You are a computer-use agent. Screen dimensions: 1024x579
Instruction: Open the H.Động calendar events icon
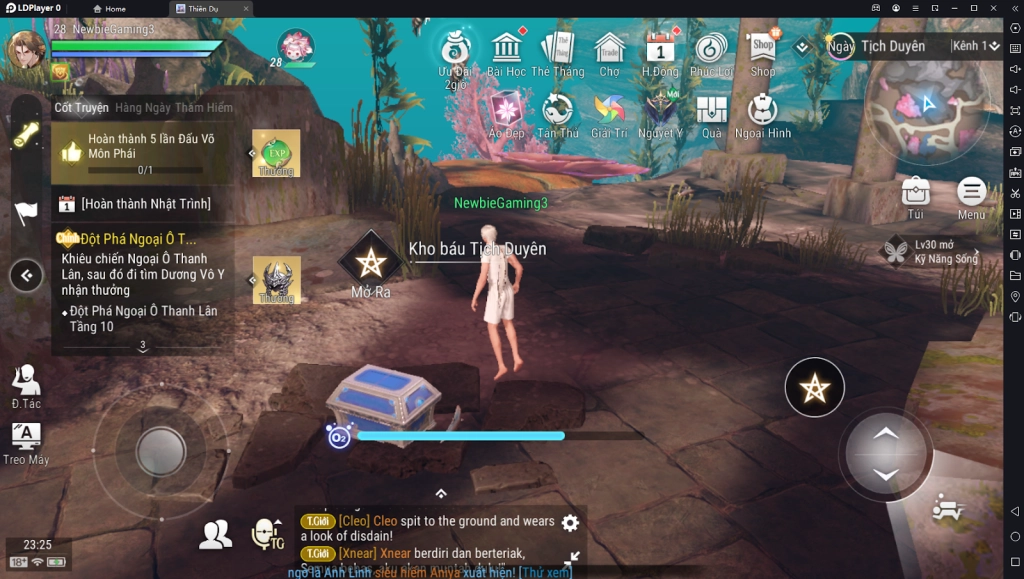click(x=660, y=51)
